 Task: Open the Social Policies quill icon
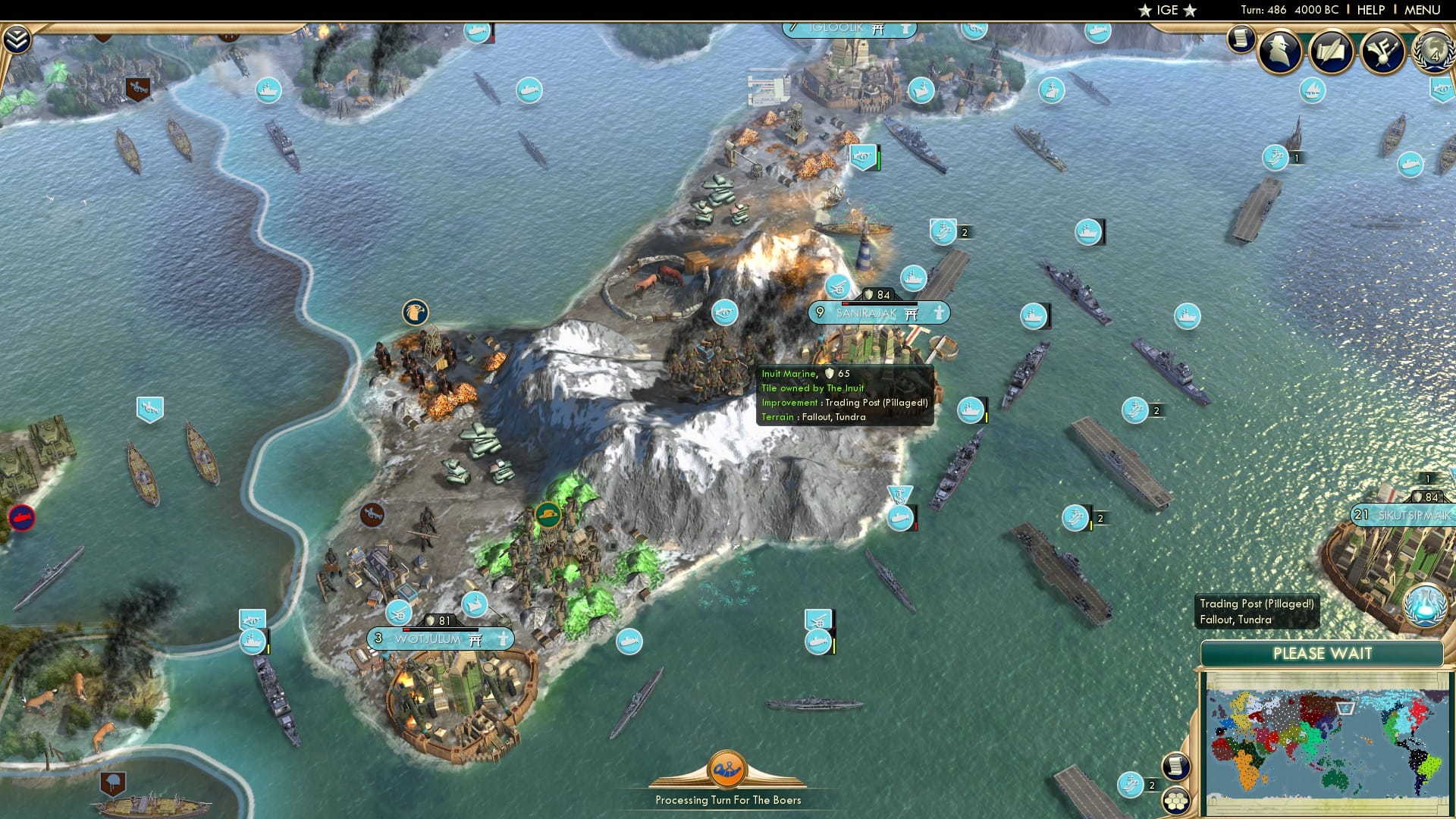tap(1333, 52)
